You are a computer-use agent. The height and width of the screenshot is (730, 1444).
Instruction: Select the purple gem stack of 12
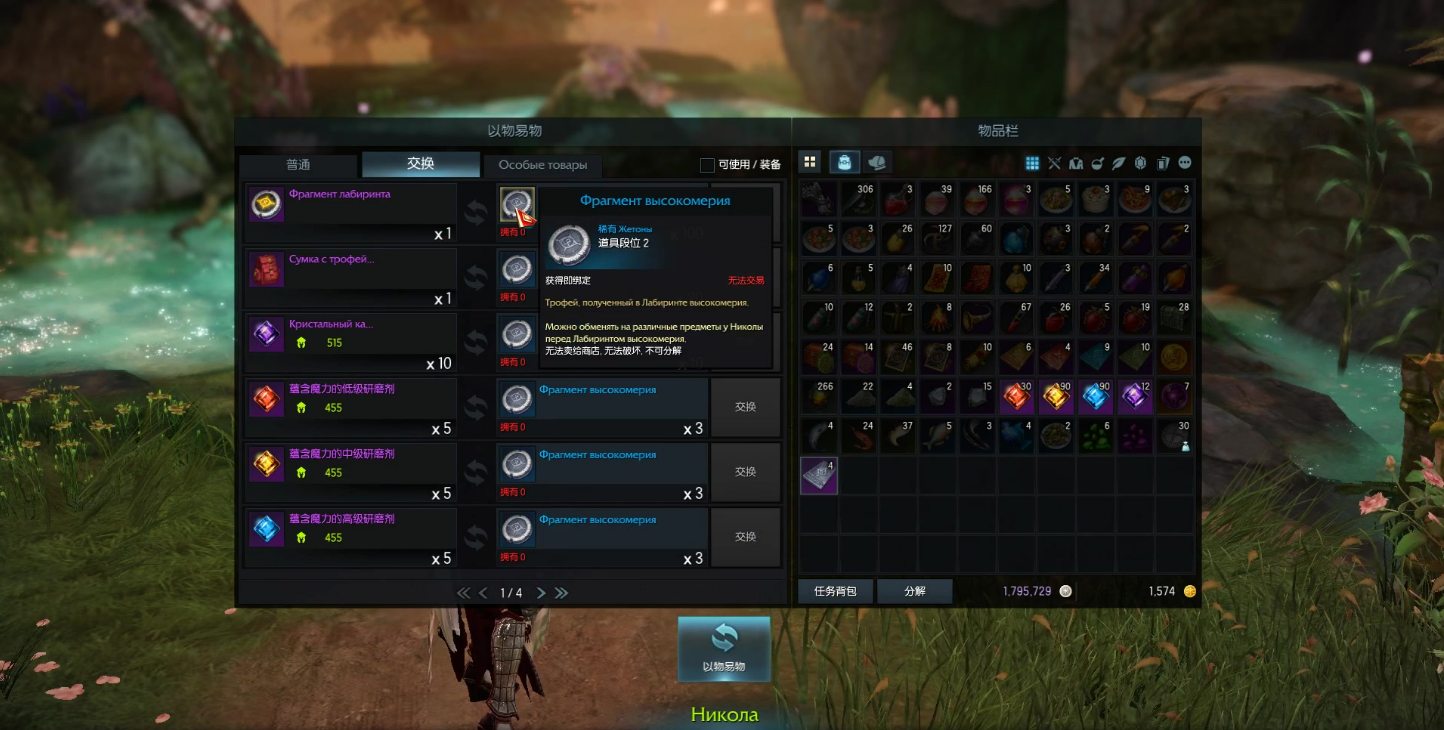pyautogui.click(x=1137, y=397)
